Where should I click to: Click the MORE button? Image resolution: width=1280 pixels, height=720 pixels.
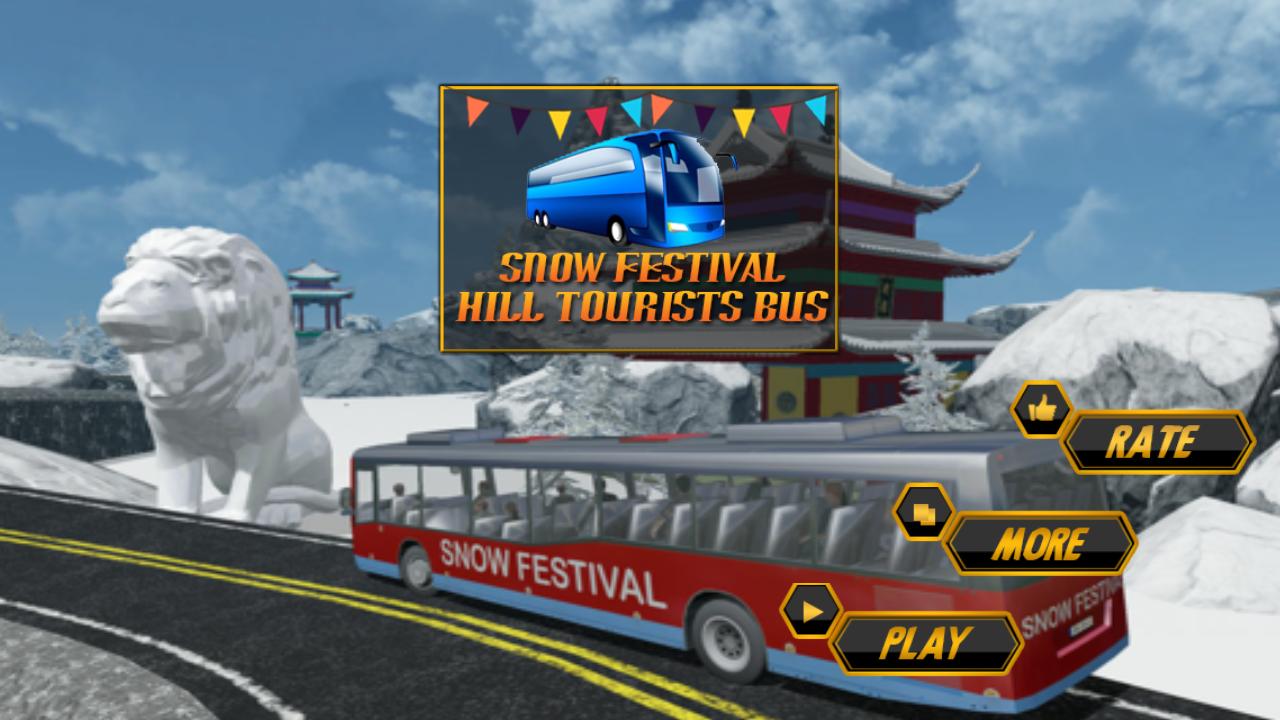point(1040,542)
